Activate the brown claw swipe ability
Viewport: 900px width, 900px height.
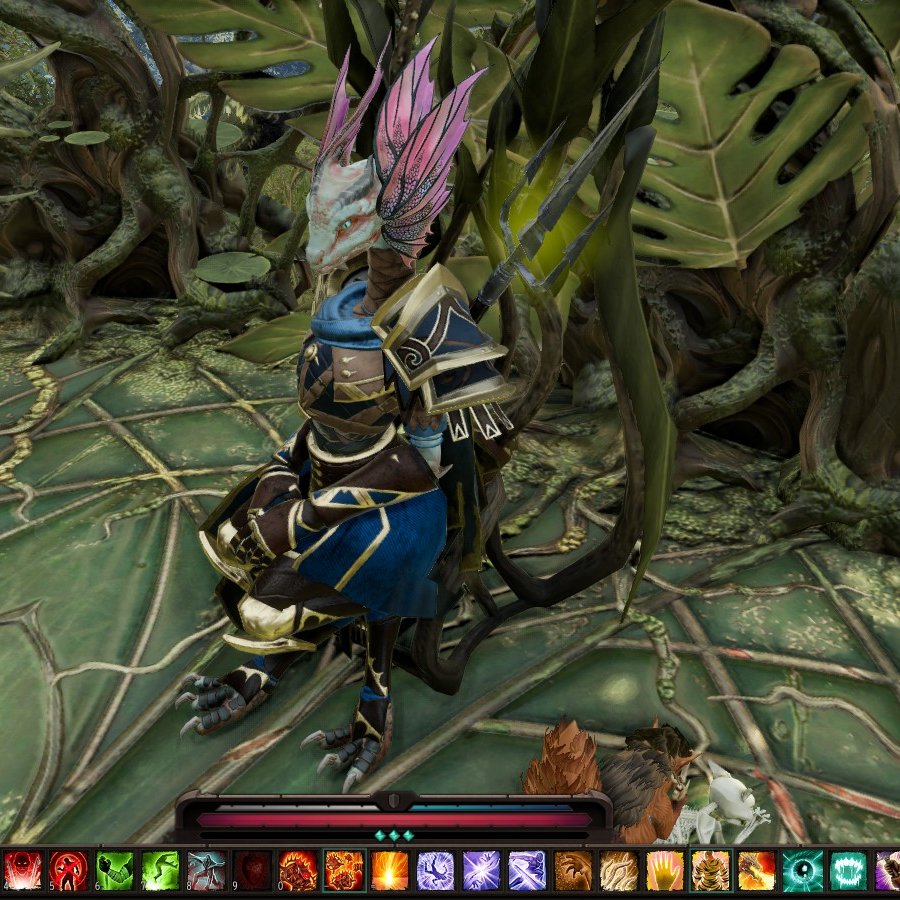click(573, 871)
